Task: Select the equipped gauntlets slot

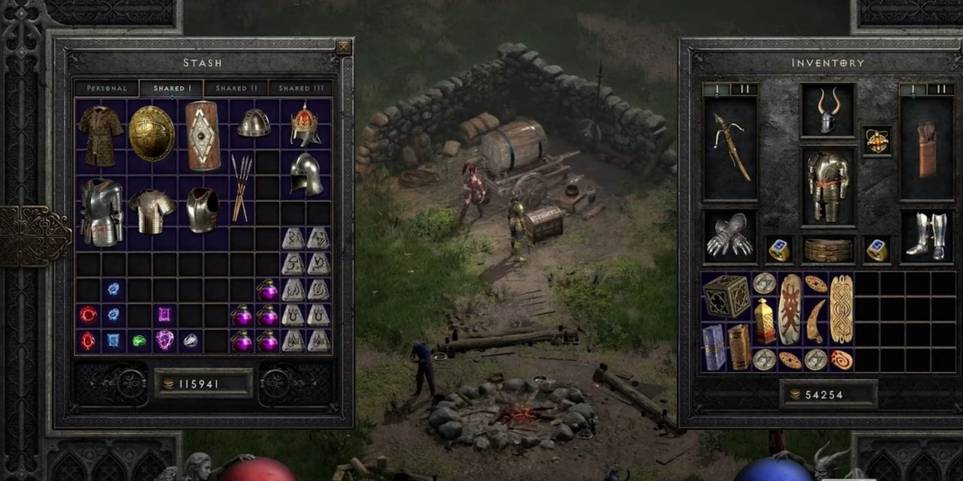Action: [x=730, y=236]
